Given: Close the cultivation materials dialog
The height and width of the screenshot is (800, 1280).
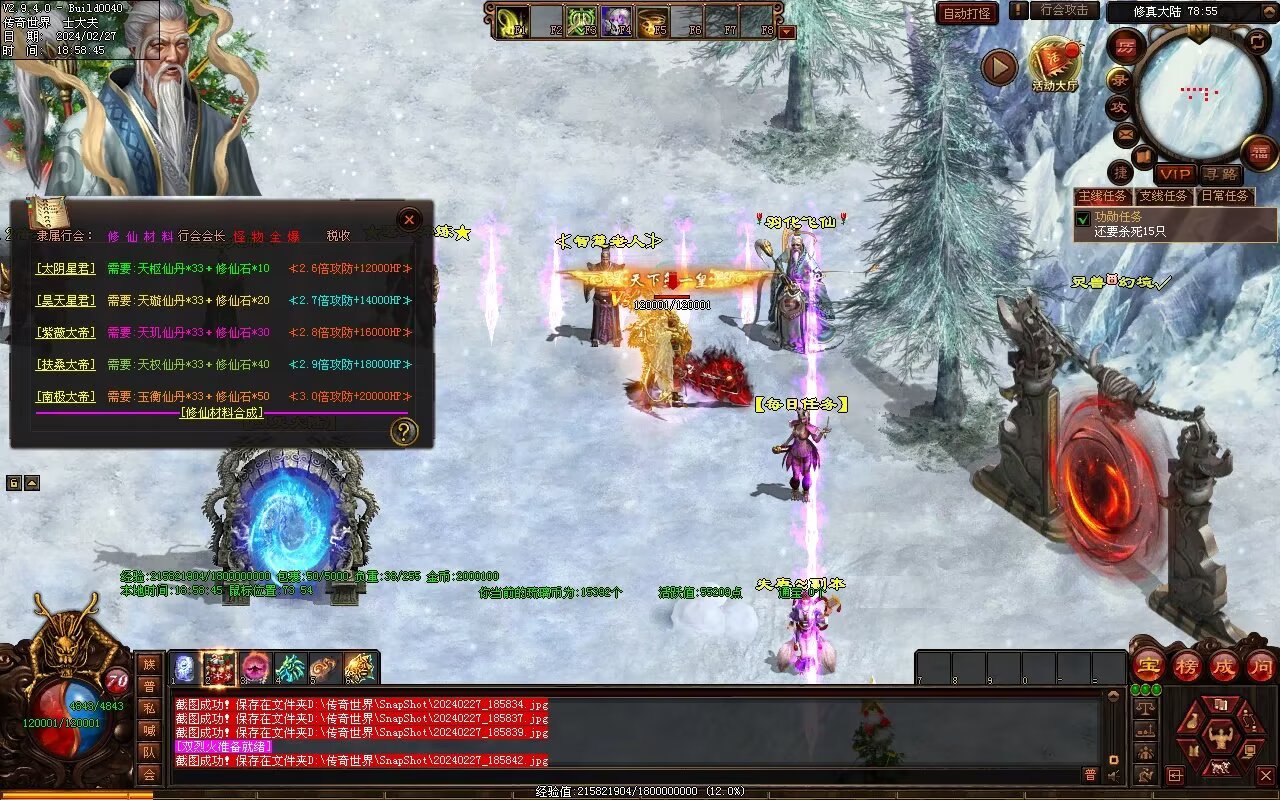Looking at the screenshot, I should tap(409, 220).
